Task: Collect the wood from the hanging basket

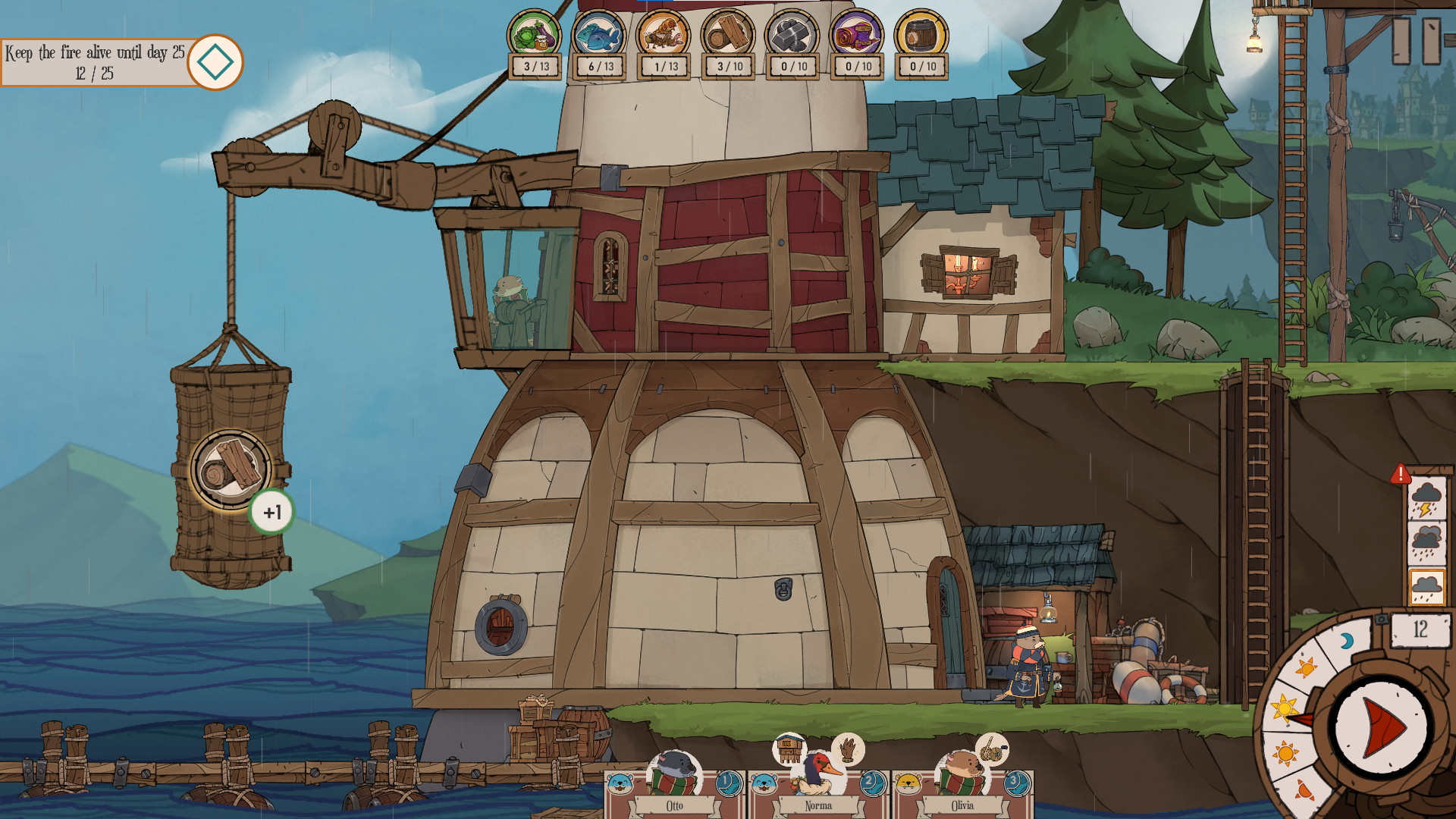Action: click(x=231, y=469)
